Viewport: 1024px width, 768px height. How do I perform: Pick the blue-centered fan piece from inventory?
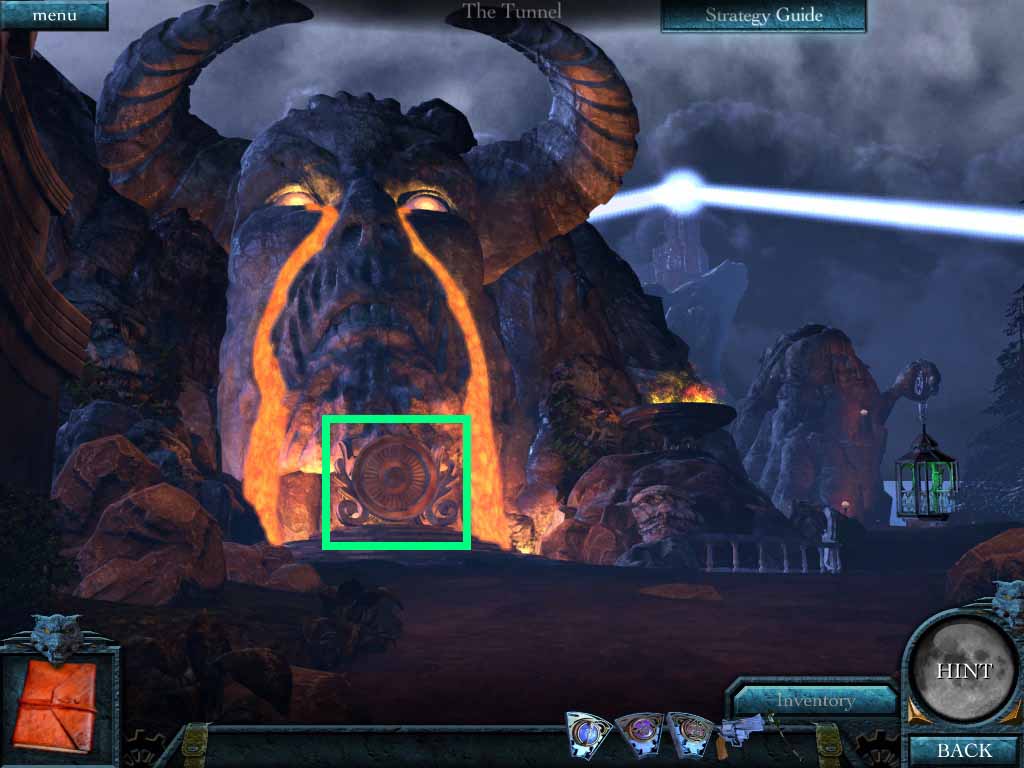[587, 733]
